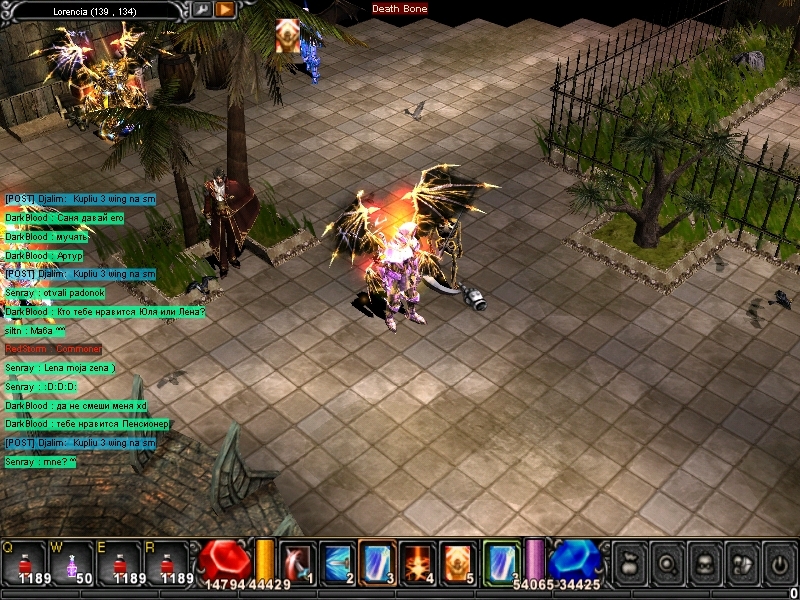Click the power icon system button
This screenshot has width=800, height=600.
pos(778,561)
